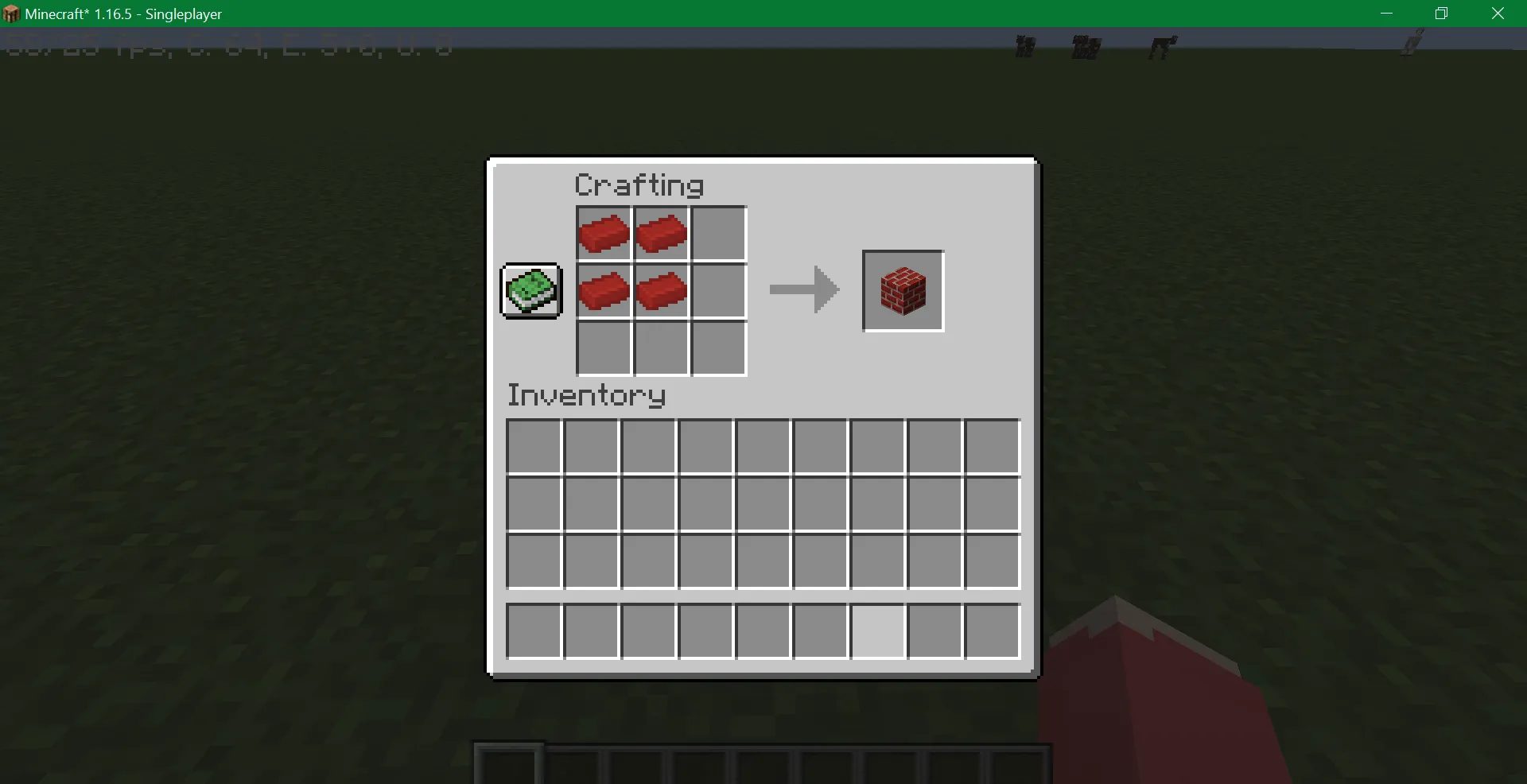Minimize the Minecraft window
The height and width of the screenshot is (784, 1527).
tap(1387, 14)
